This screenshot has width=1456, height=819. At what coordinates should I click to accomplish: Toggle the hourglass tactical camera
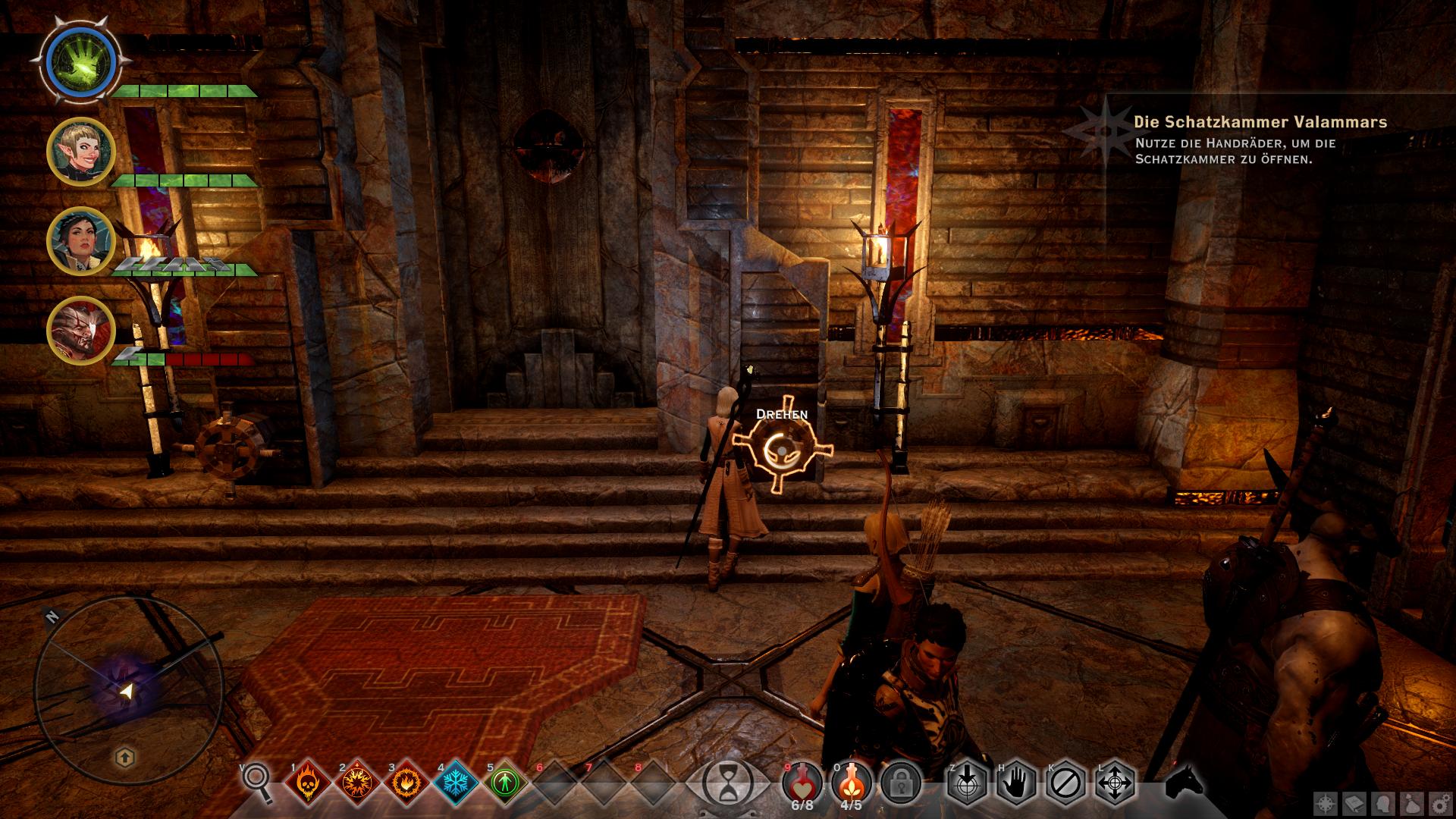pos(728,781)
